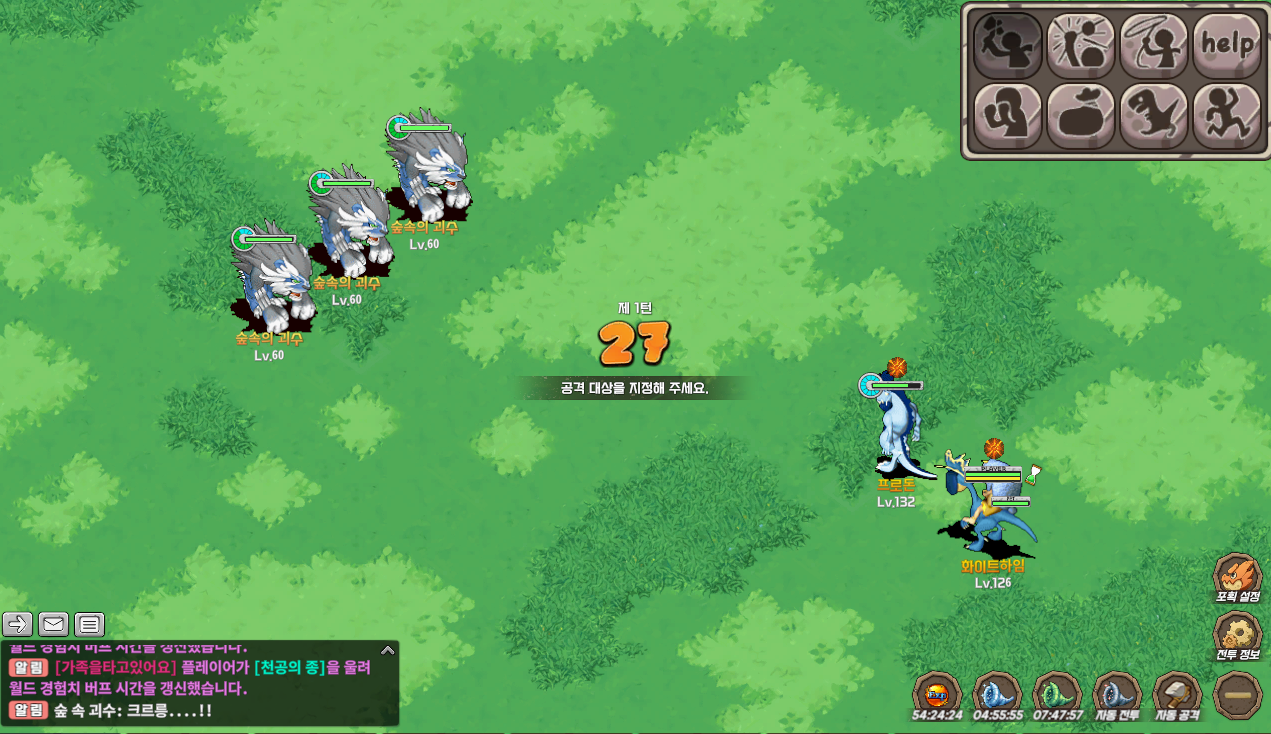Select the dinosaur pet command
Image resolution: width=1271 pixels, height=734 pixels.
coord(1154,116)
